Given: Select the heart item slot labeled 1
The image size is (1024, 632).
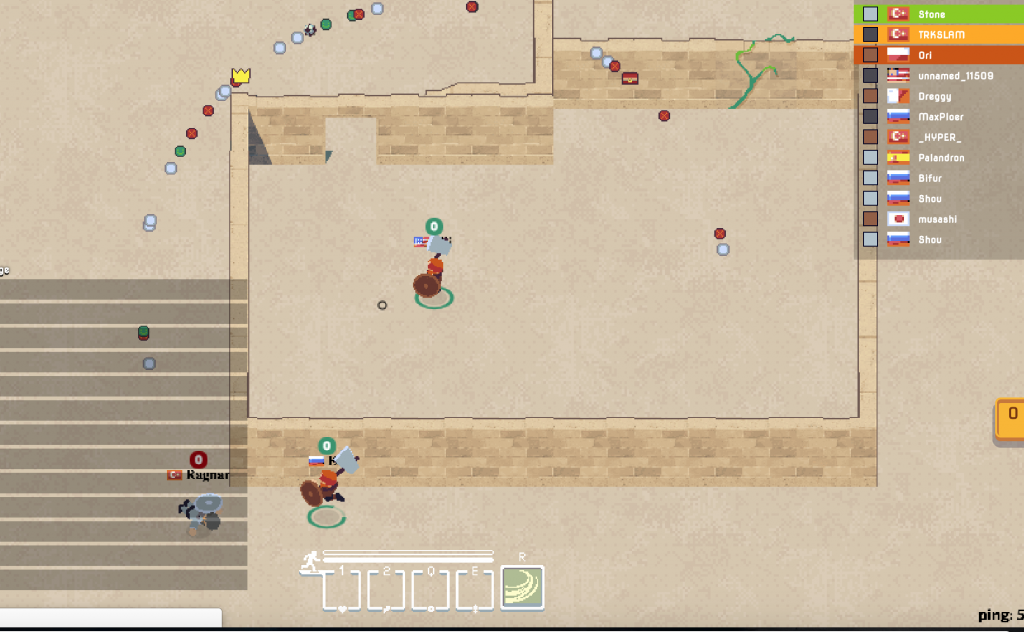Looking at the screenshot, I should (341, 590).
